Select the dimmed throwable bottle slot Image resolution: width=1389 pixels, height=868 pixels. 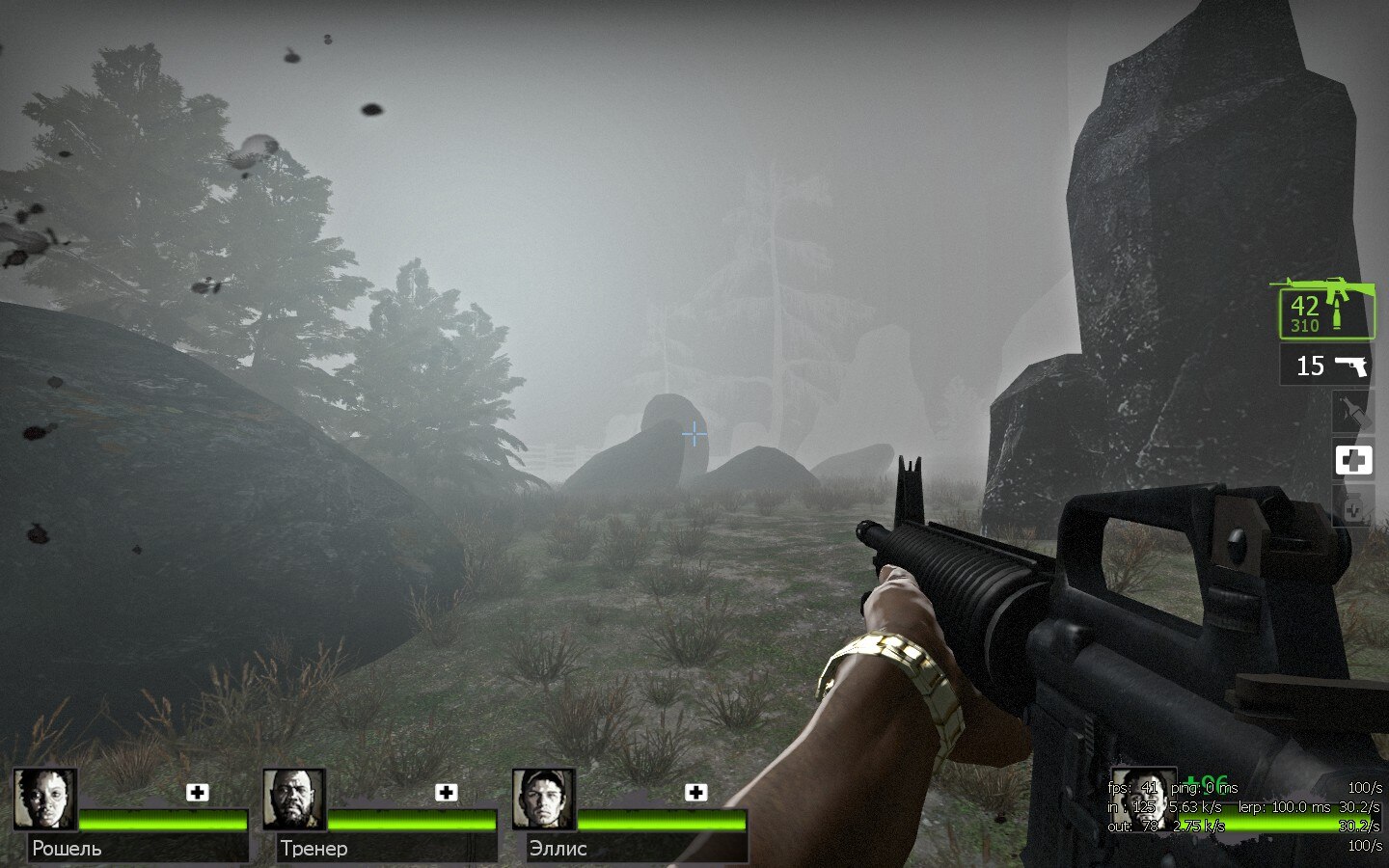click(1352, 414)
